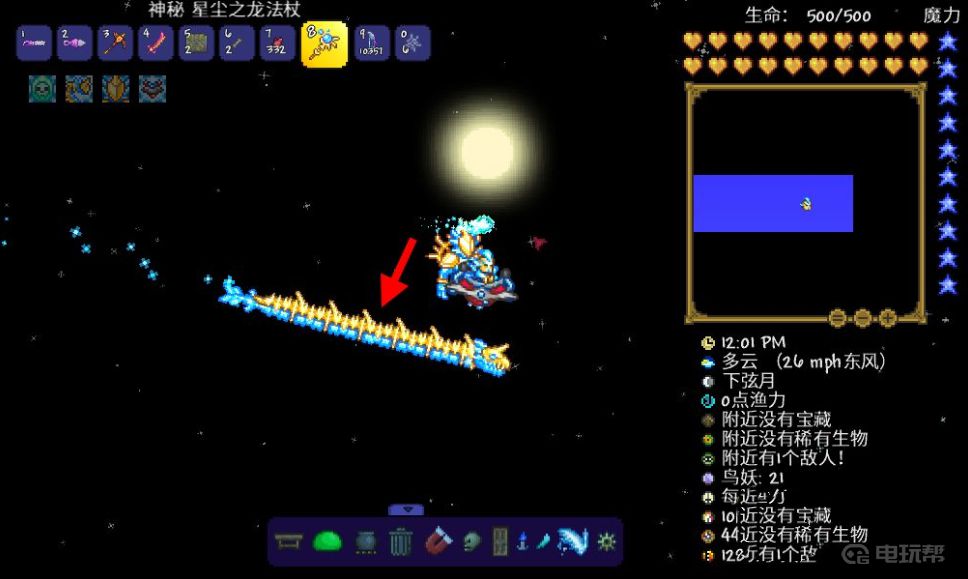
Task: Select hotbar slot 9 with 10351 count
Action: pyautogui.click(x=372, y=44)
